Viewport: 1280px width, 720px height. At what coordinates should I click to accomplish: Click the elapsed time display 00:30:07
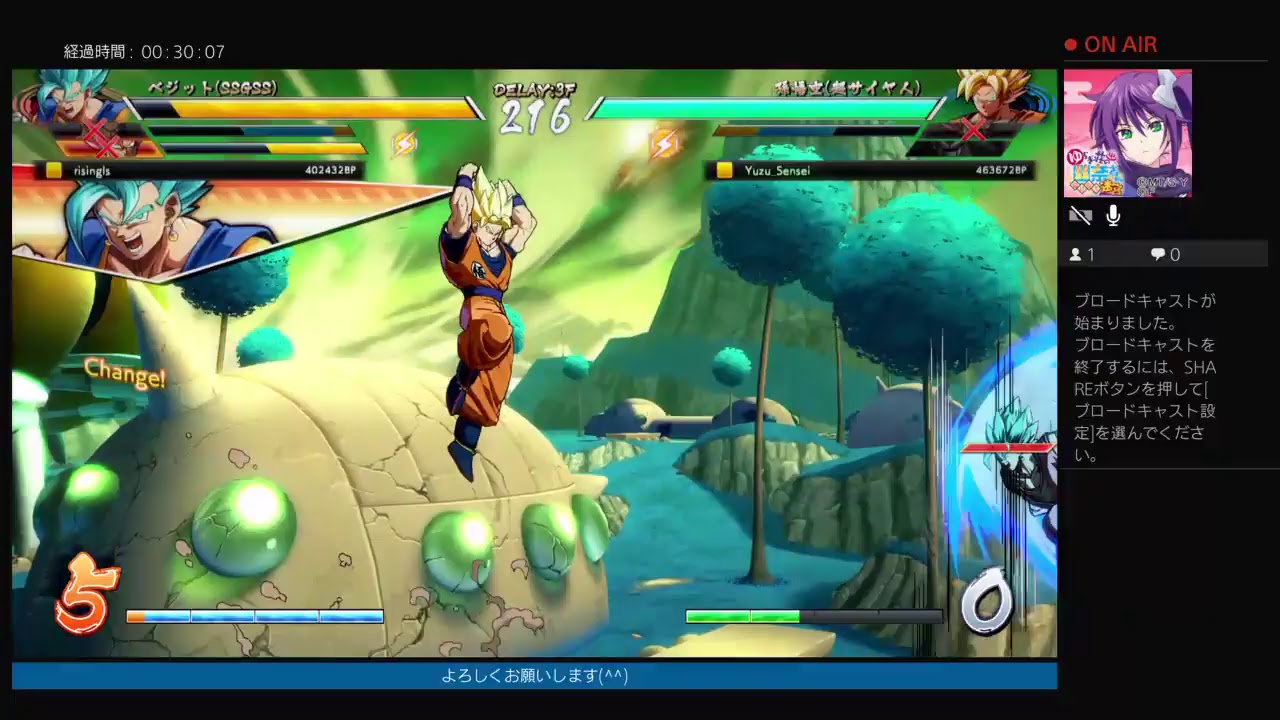143,50
